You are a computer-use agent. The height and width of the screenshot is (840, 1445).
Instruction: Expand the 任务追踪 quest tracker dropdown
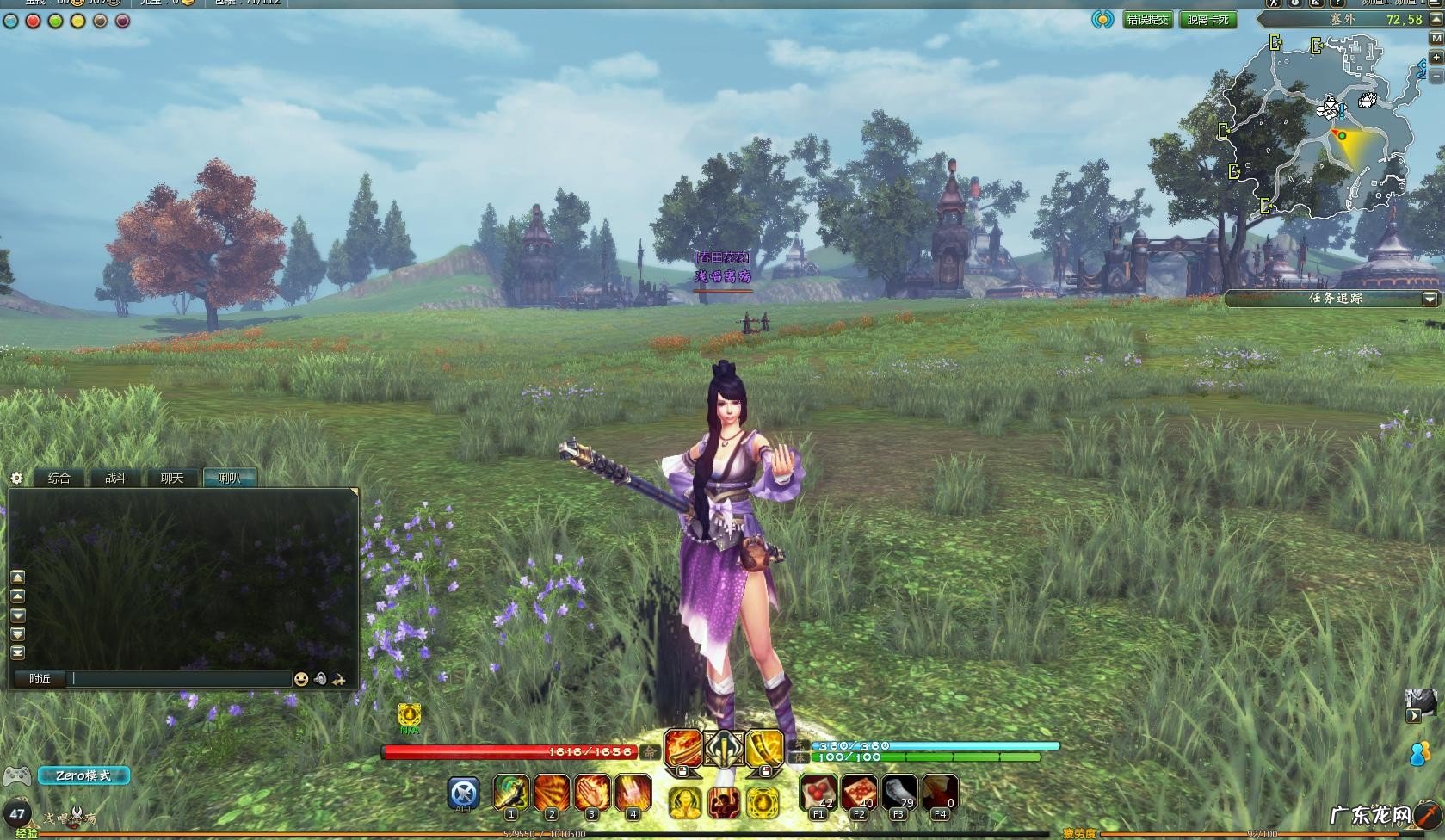click(x=1430, y=299)
